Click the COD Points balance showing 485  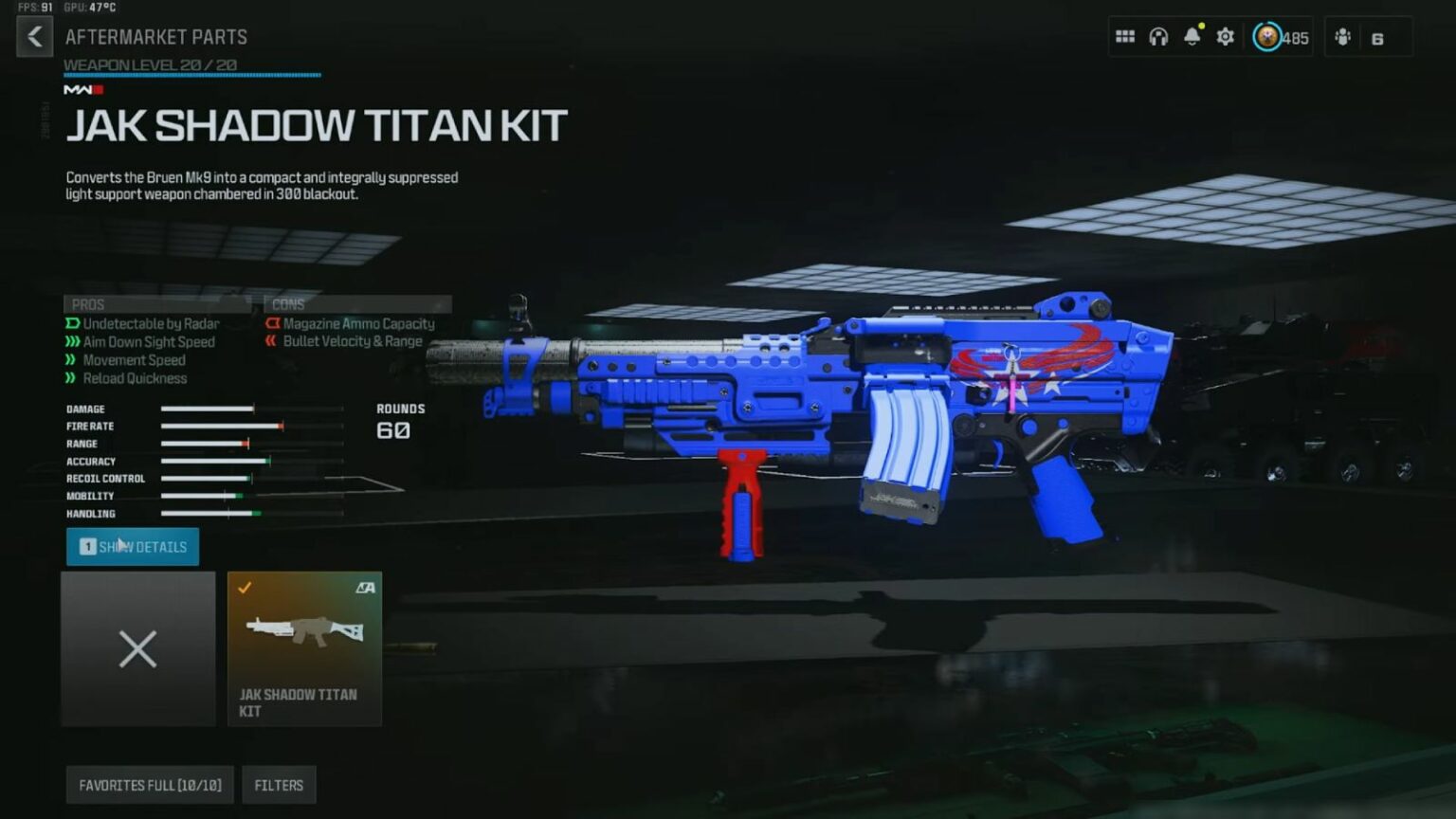tap(1280, 39)
